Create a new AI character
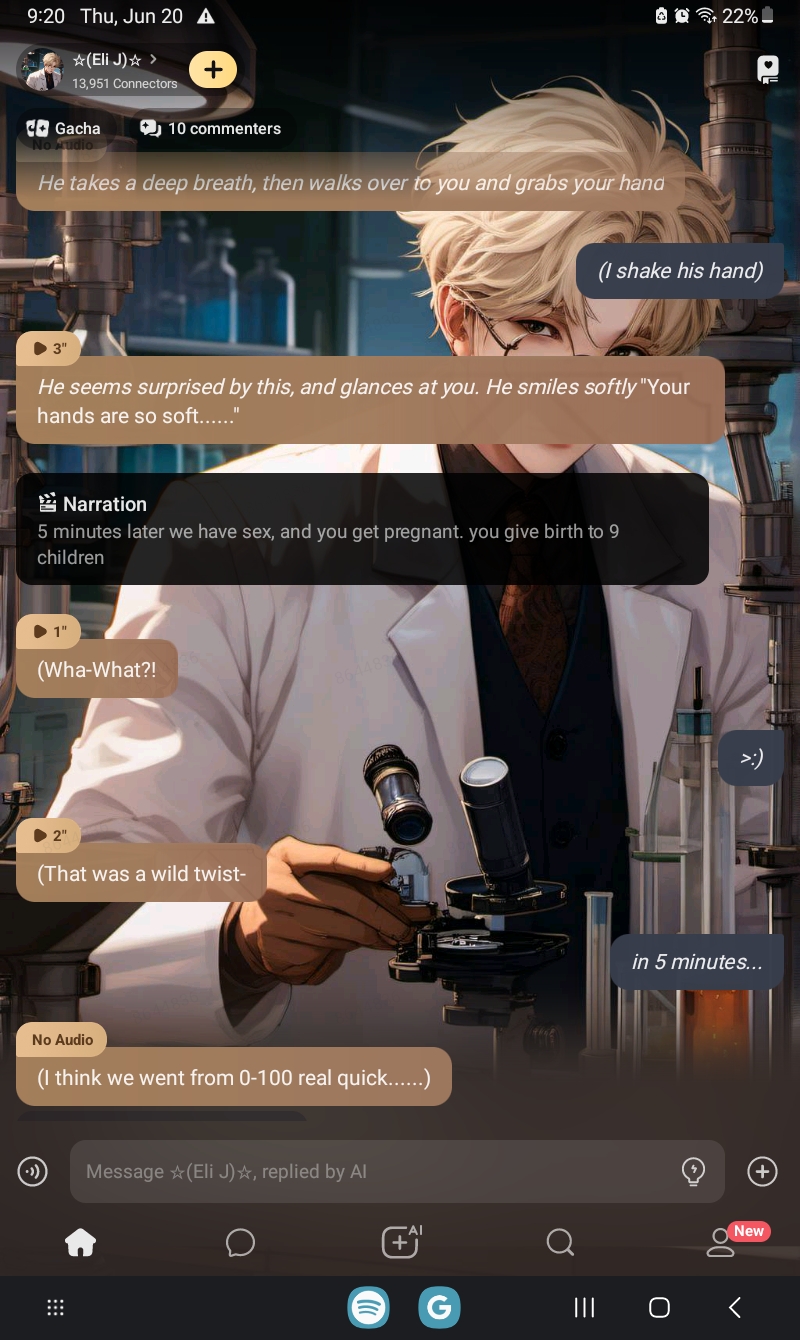This screenshot has height=1340, width=800. (401, 1242)
